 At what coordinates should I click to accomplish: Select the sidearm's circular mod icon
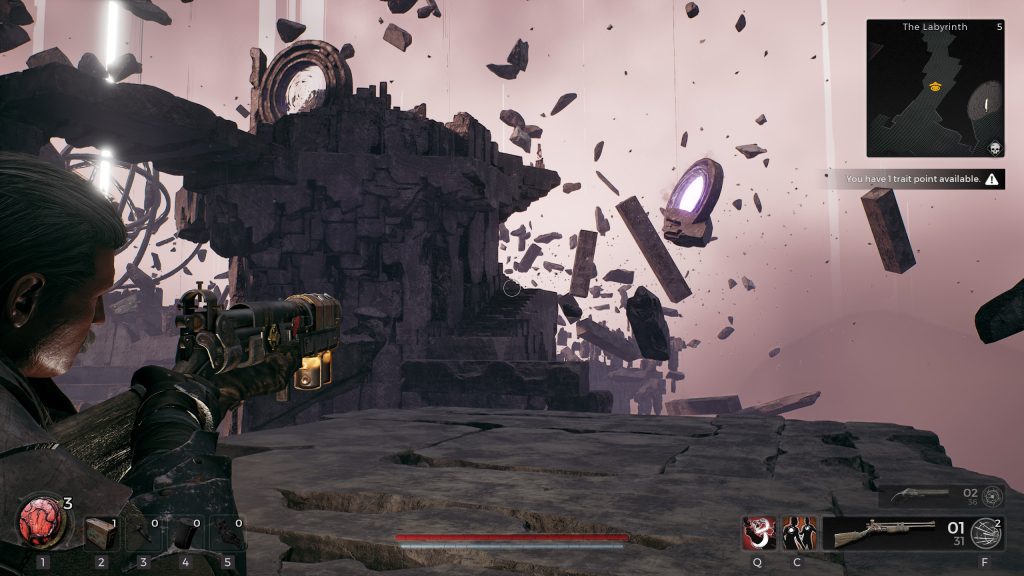click(992, 496)
